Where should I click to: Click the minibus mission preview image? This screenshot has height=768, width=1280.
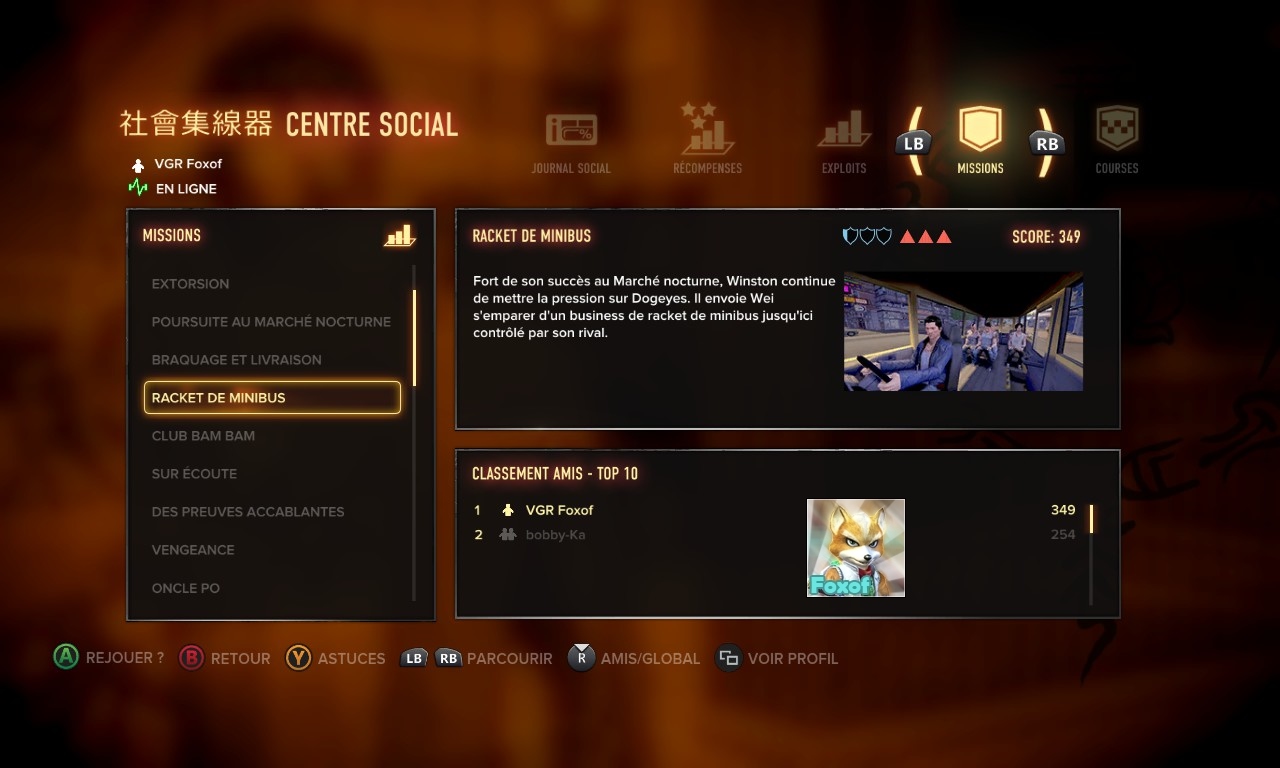[x=963, y=331]
